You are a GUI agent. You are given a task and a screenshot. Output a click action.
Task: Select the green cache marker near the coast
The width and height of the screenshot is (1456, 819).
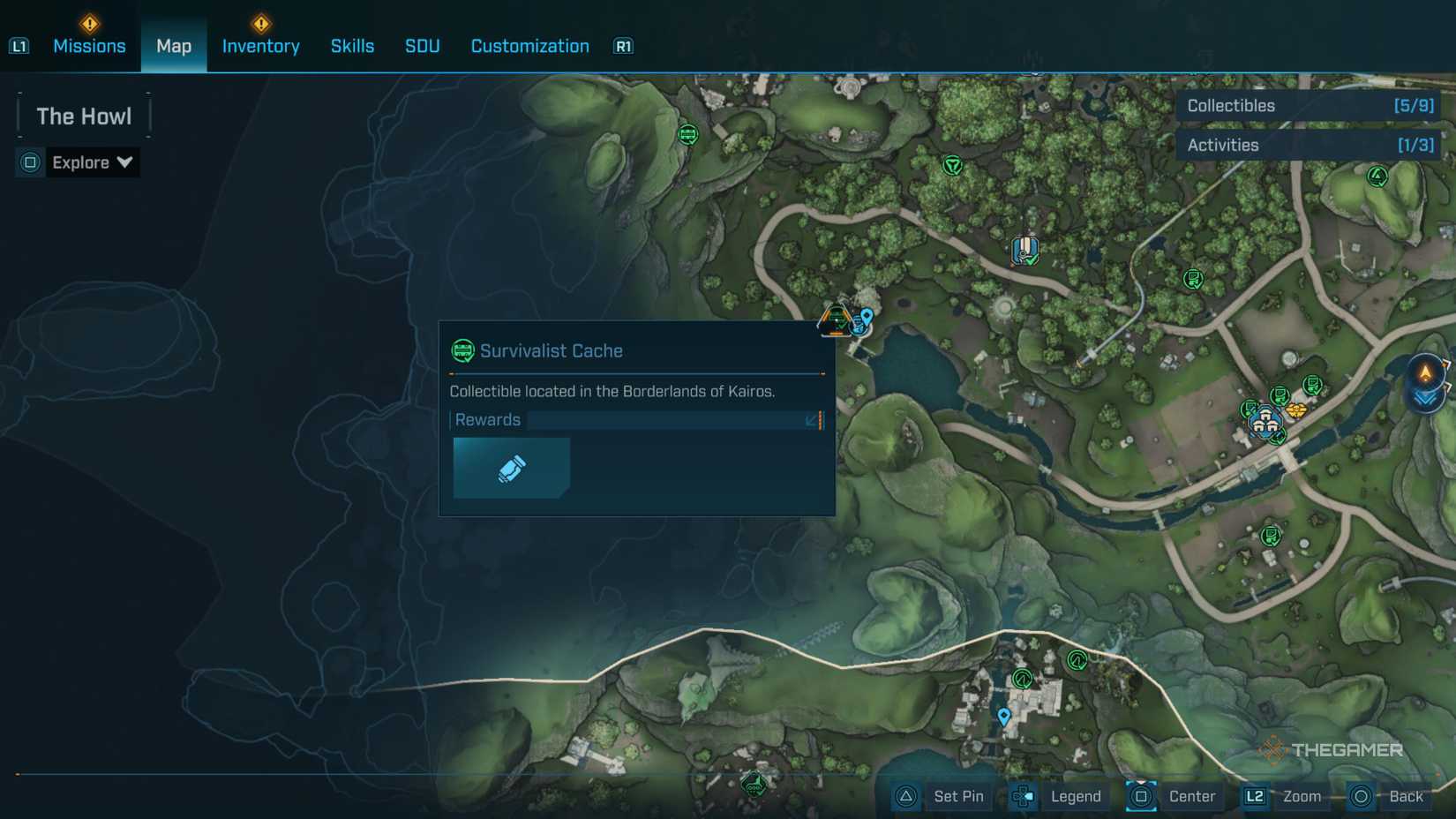tap(687, 134)
